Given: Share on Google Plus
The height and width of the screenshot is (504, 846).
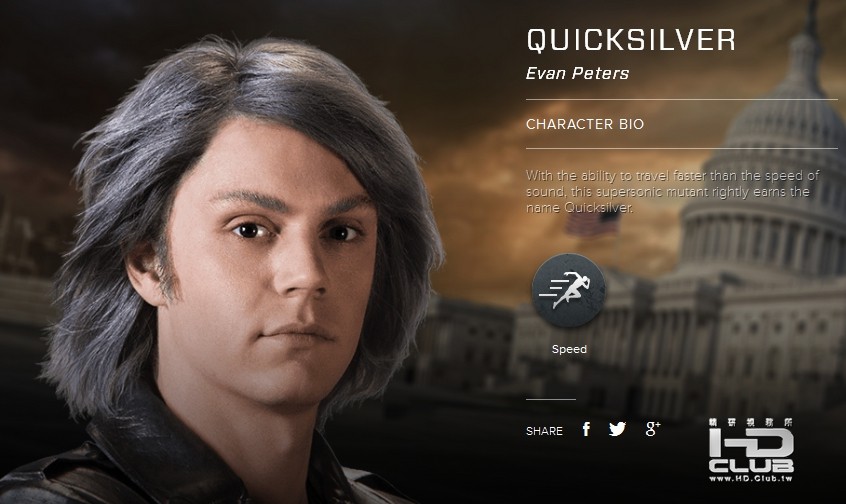Looking at the screenshot, I should [x=653, y=429].
